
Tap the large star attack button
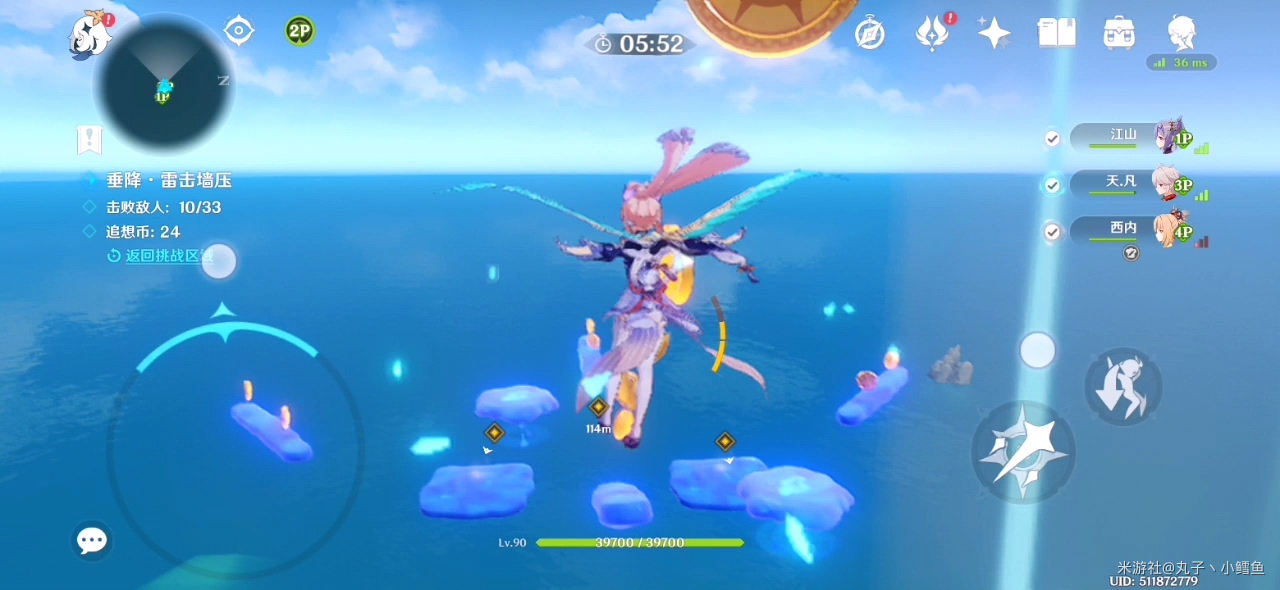click(x=1023, y=451)
